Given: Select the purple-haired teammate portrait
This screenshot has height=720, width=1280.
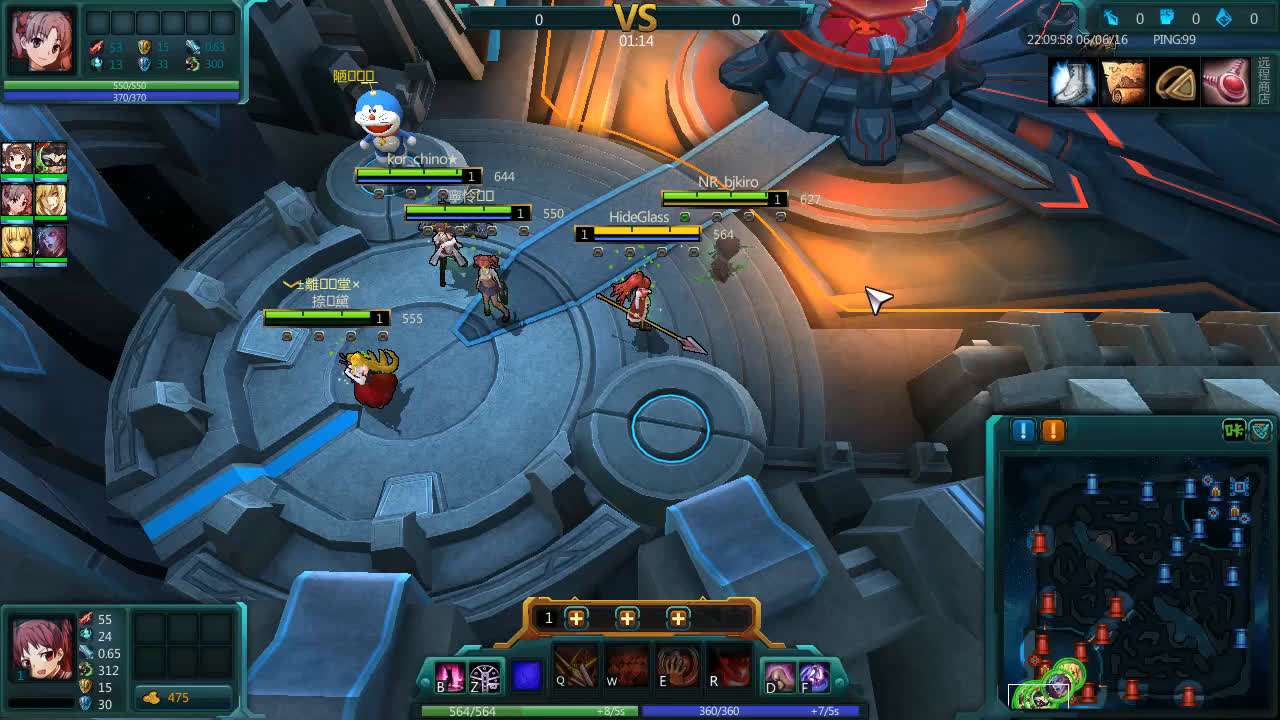Looking at the screenshot, I should pos(51,242).
